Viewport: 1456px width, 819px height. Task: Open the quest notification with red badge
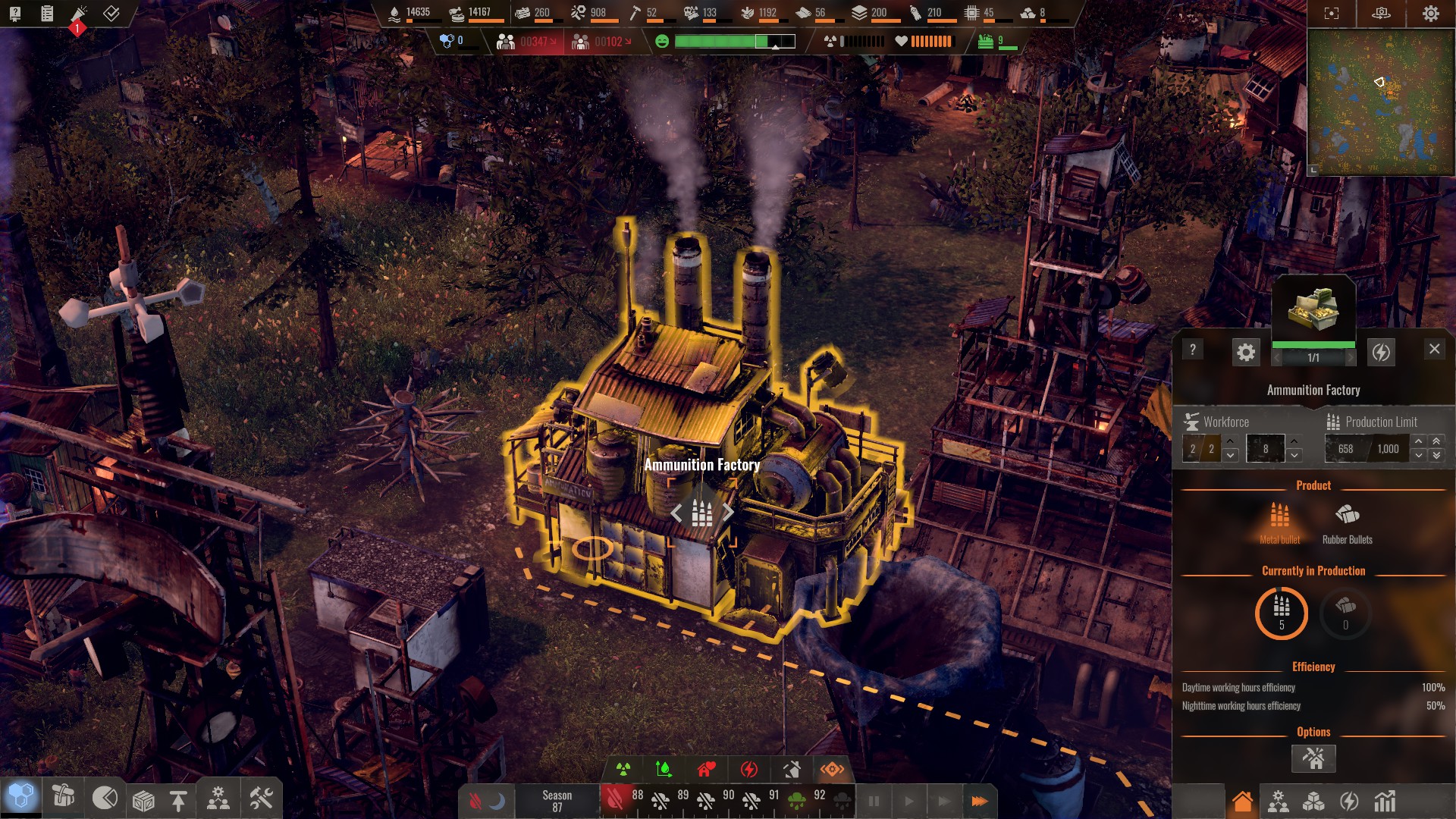tap(79, 15)
